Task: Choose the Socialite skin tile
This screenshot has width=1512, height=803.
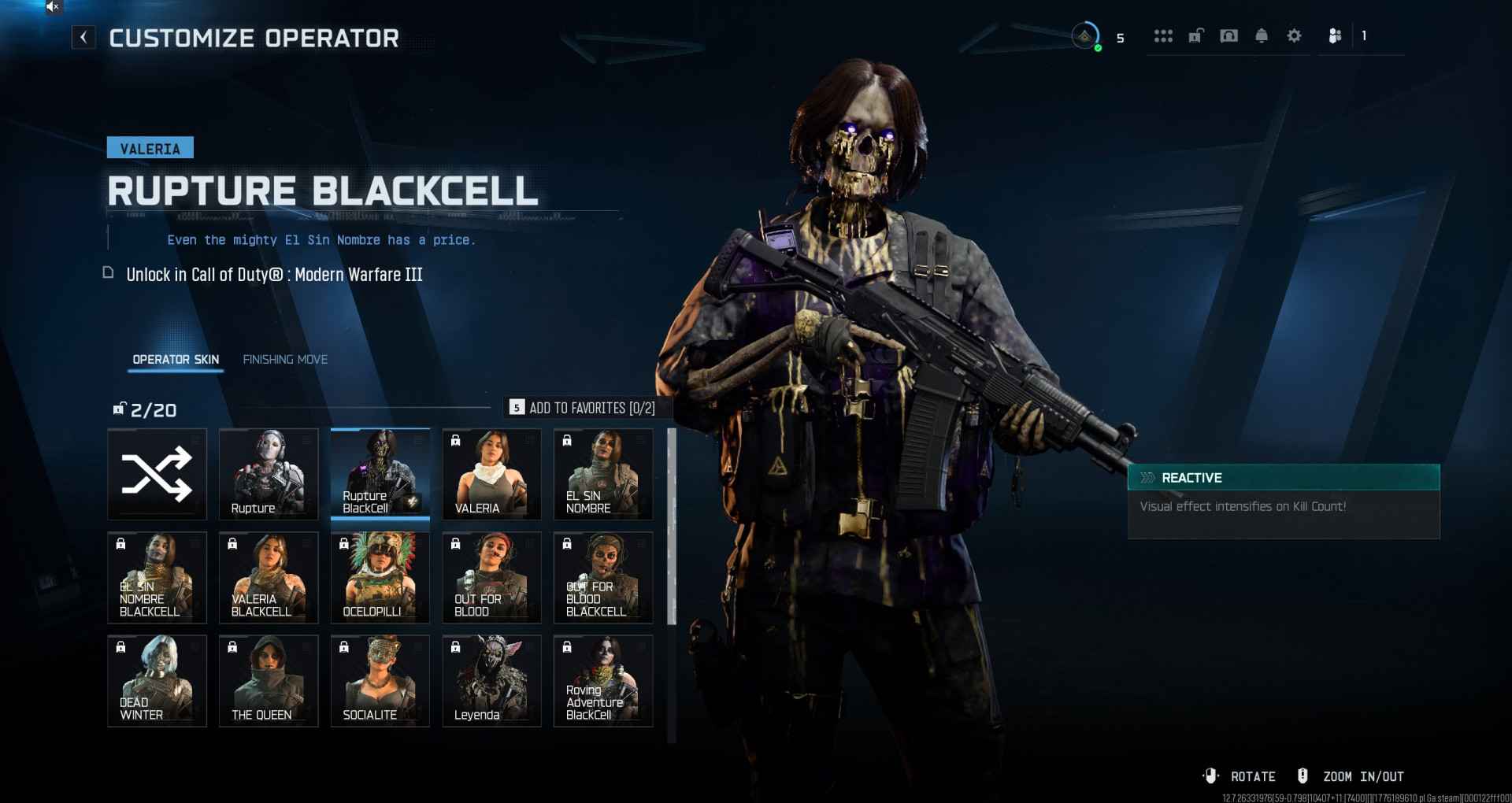Action: coord(380,680)
